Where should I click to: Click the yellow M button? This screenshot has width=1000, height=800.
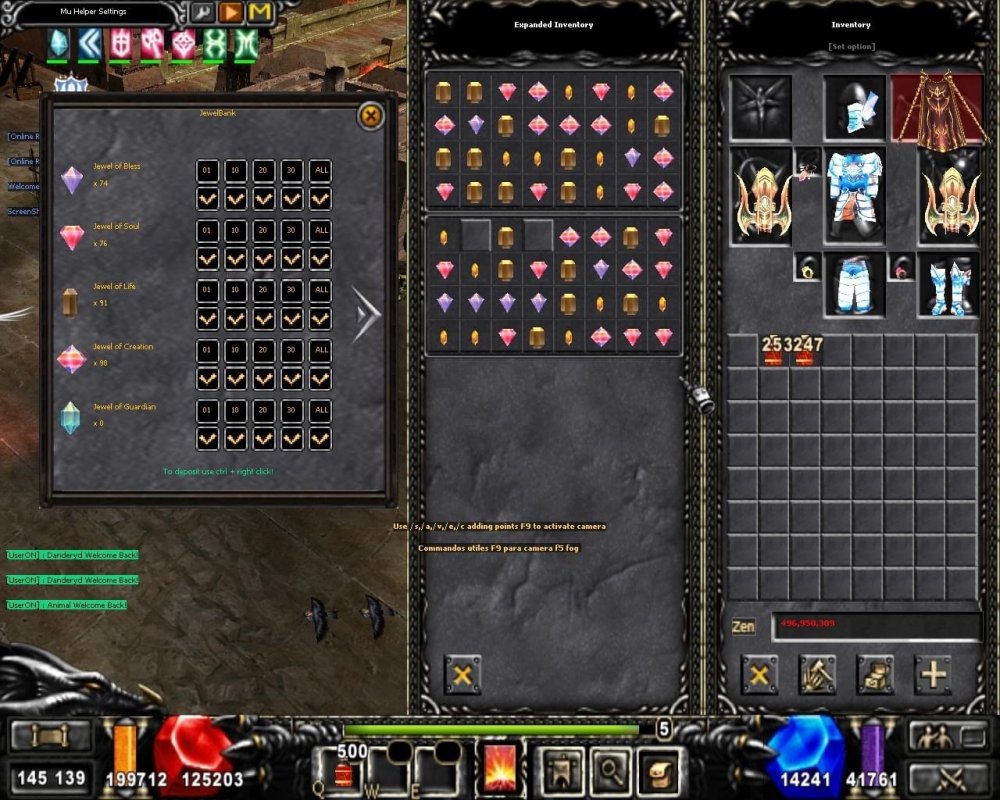[x=260, y=13]
